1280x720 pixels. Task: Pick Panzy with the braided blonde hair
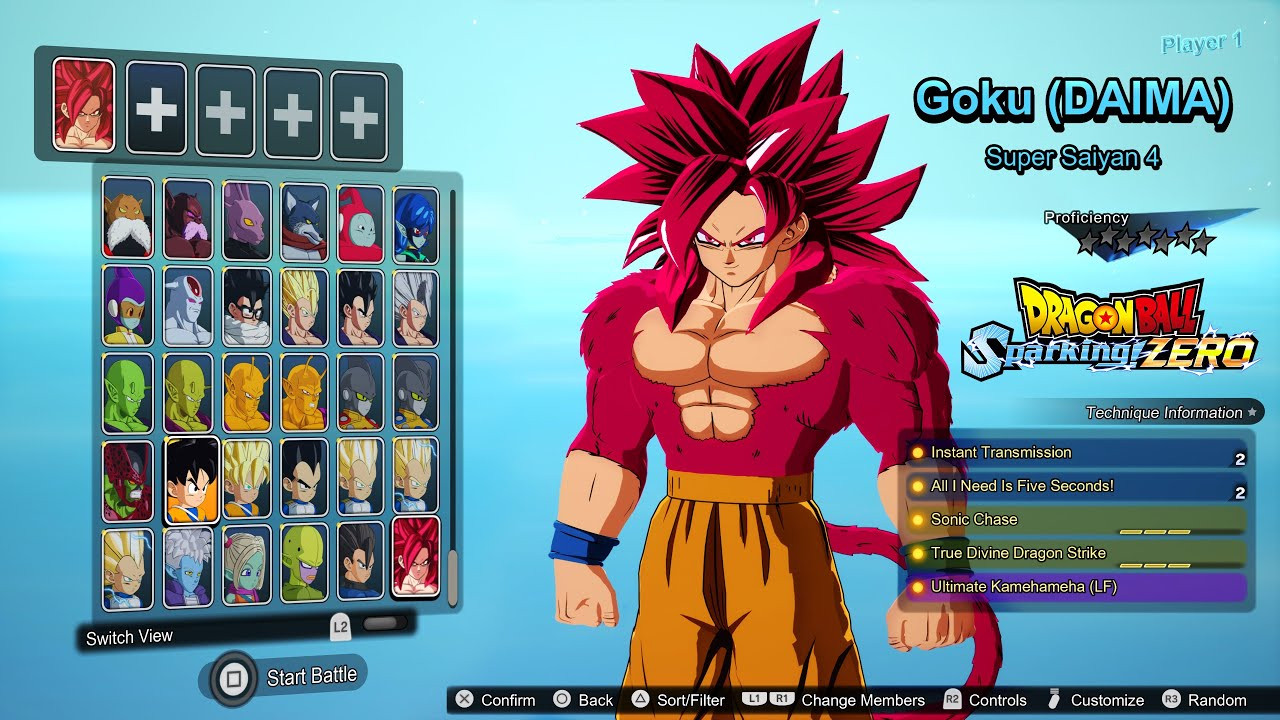click(246, 566)
